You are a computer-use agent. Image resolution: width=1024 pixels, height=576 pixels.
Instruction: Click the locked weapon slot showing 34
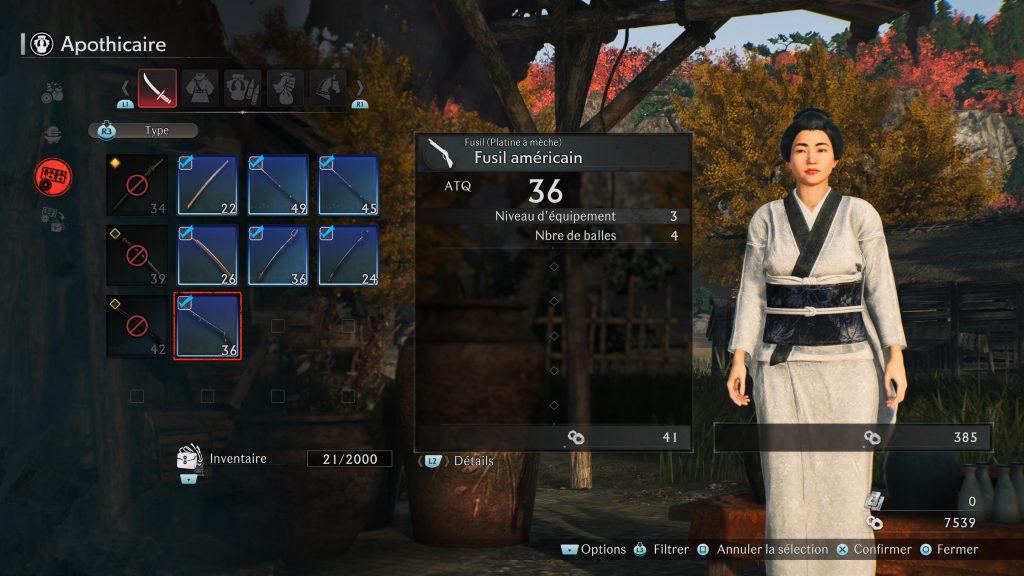[137, 185]
